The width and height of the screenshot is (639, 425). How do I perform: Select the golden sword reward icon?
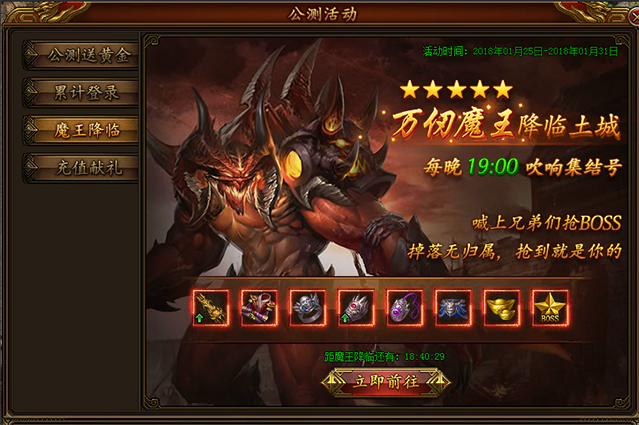pos(211,308)
